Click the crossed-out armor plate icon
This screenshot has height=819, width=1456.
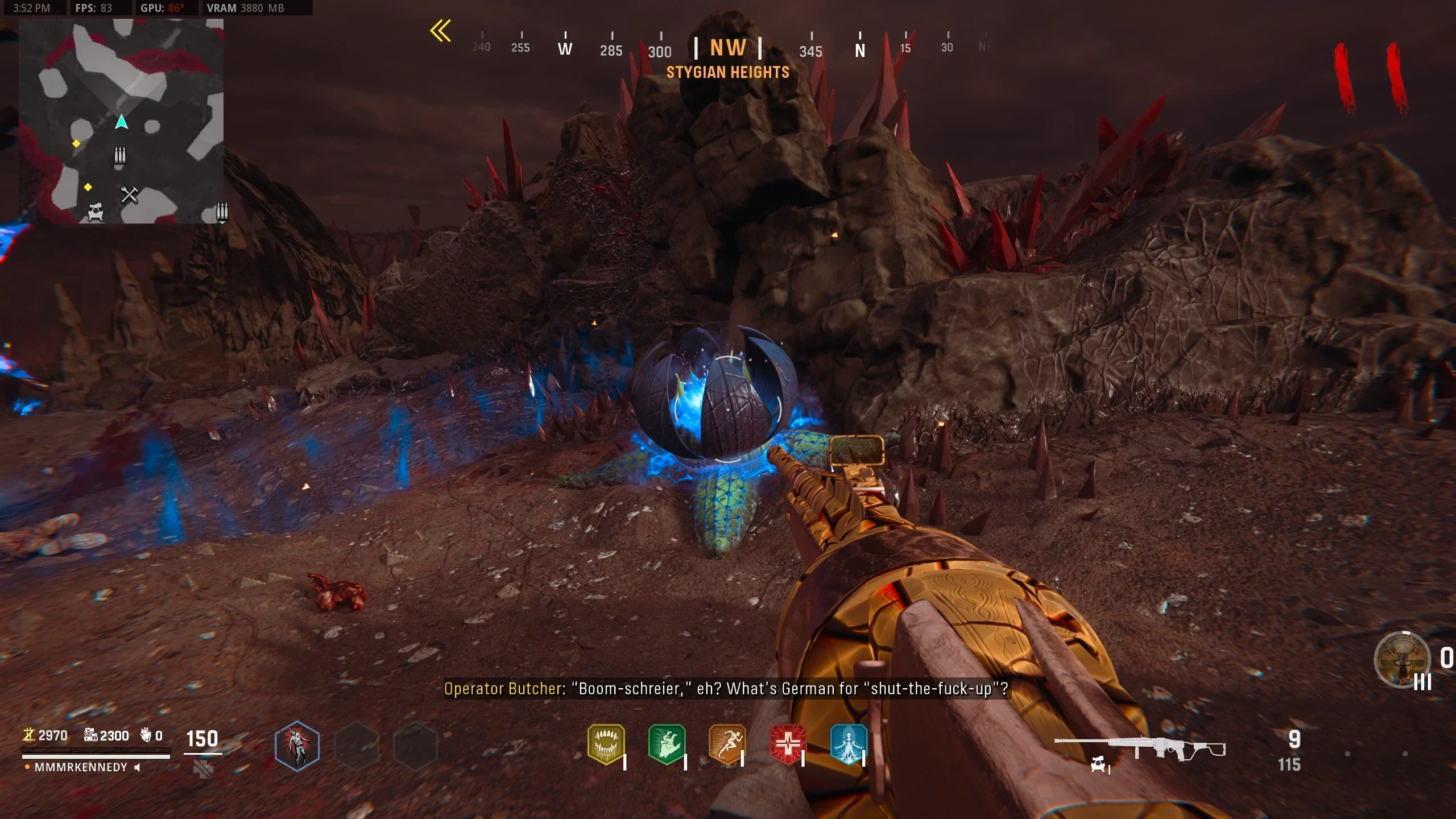[x=203, y=770]
